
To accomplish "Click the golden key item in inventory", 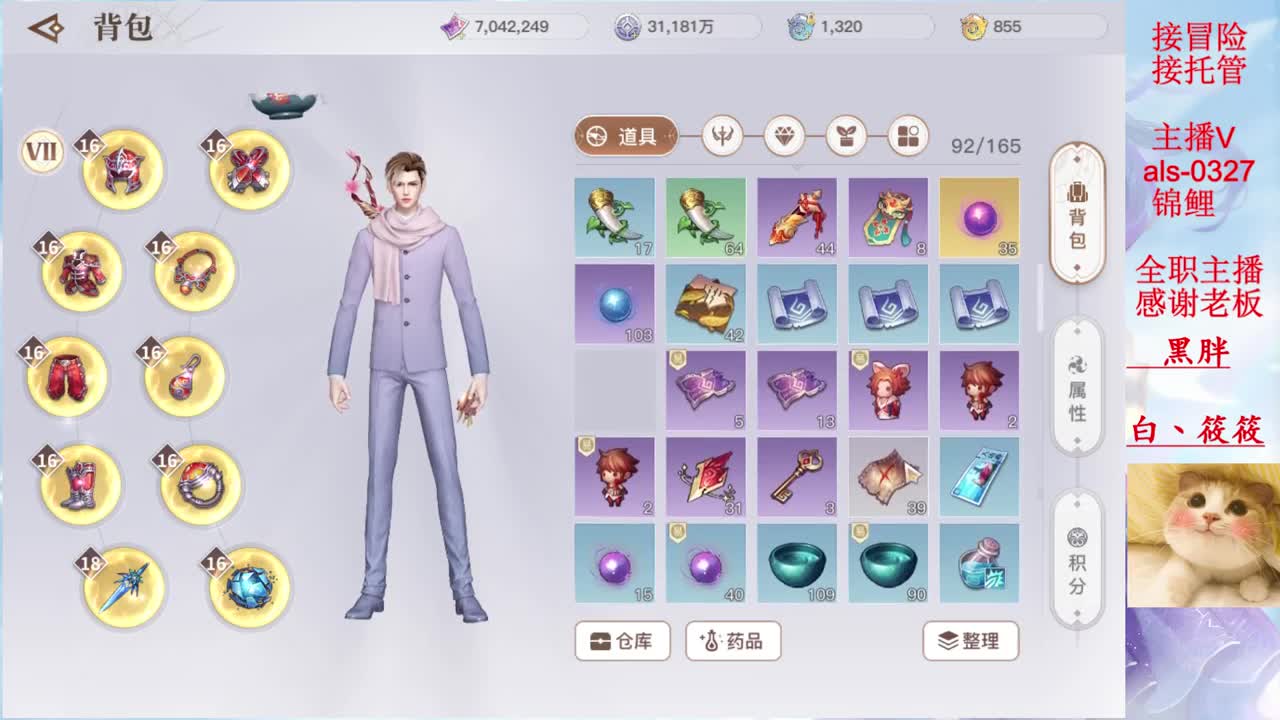I will (x=796, y=477).
